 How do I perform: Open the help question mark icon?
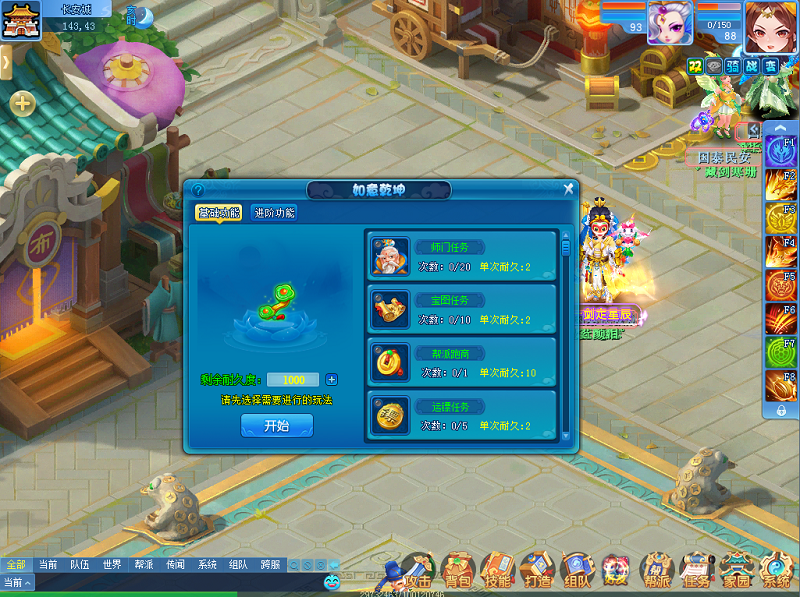198,189
